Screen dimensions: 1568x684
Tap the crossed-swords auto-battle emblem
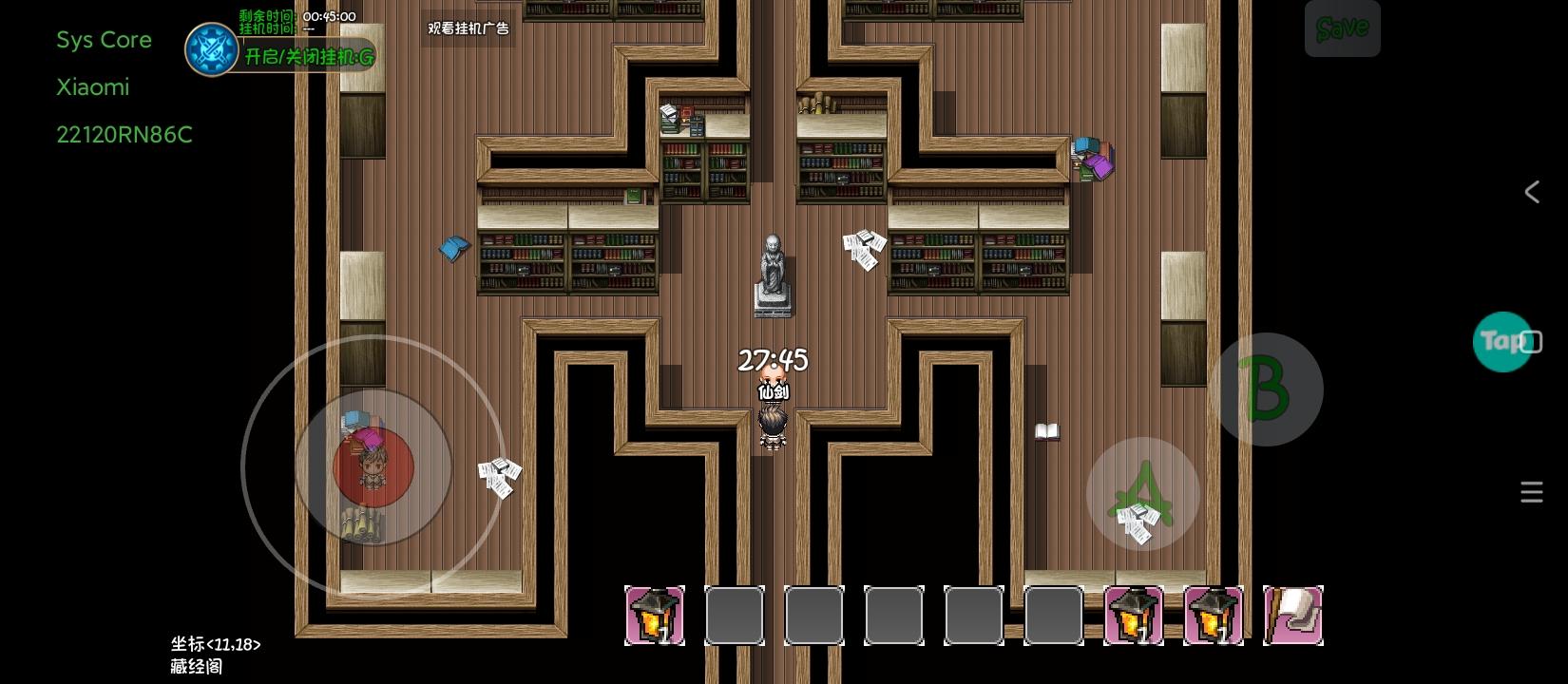click(x=213, y=49)
